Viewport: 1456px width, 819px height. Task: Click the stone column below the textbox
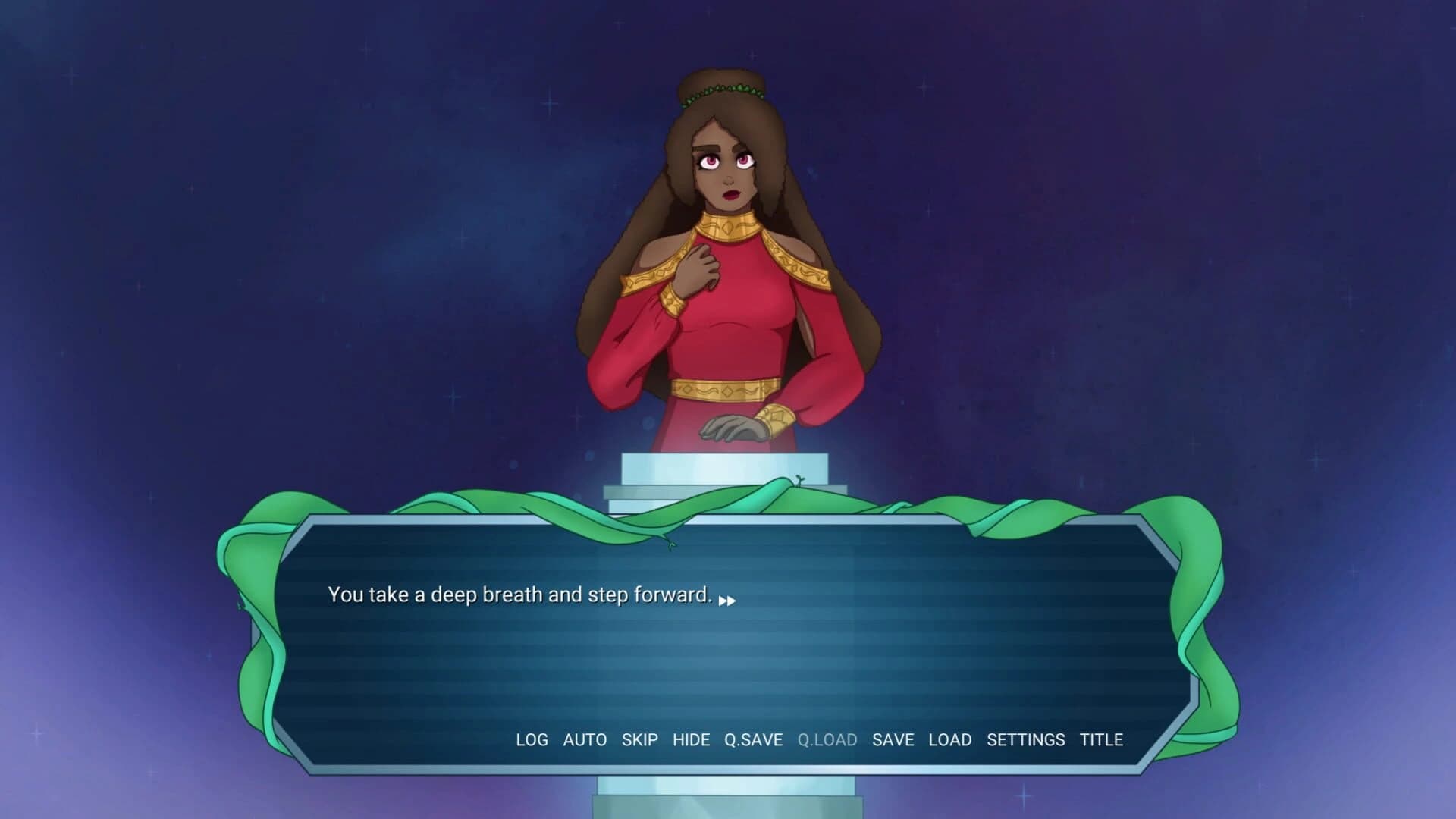728,804
